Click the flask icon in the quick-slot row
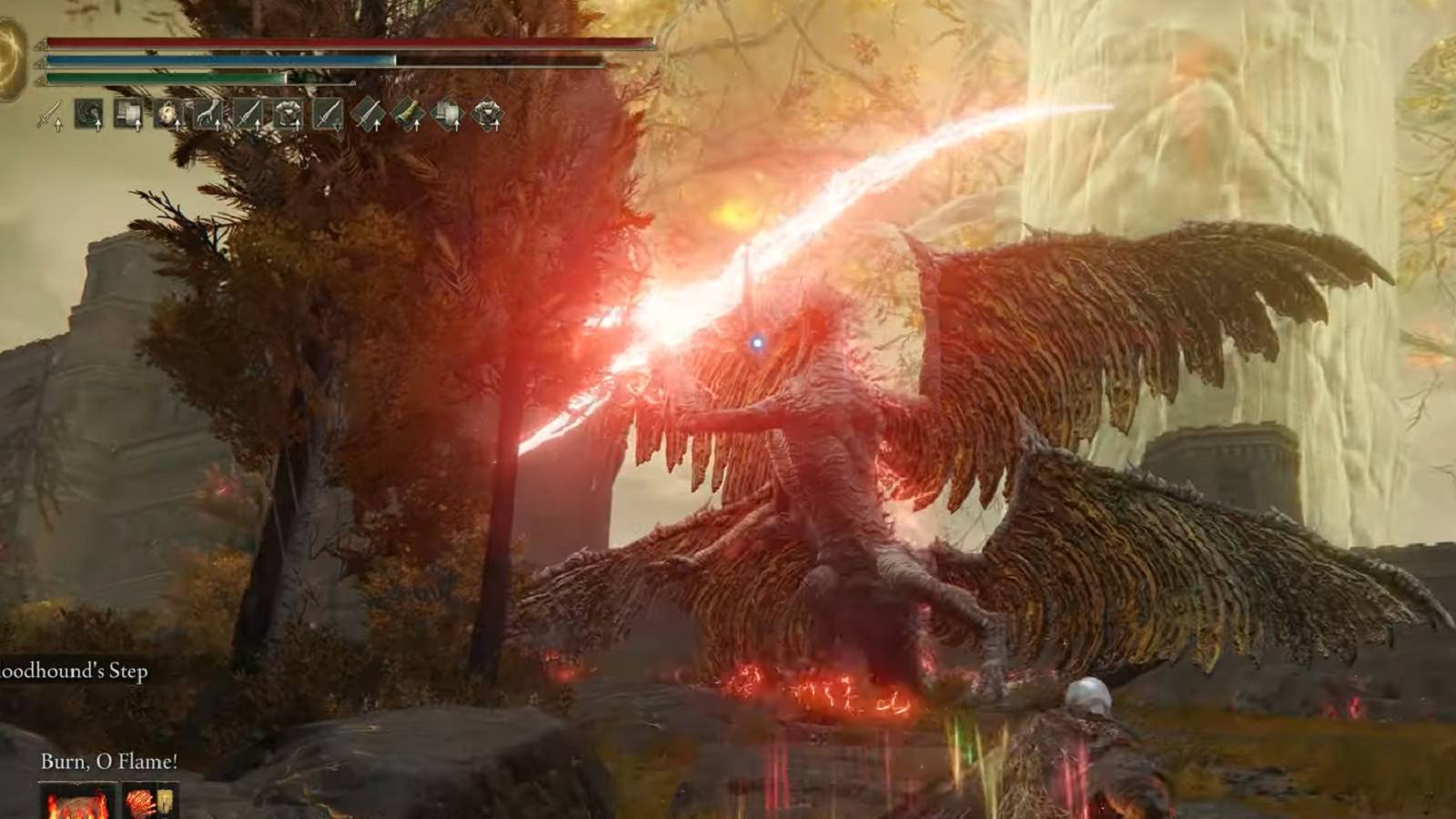Image resolution: width=1456 pixels, height=819 pixels. (127, 113)
